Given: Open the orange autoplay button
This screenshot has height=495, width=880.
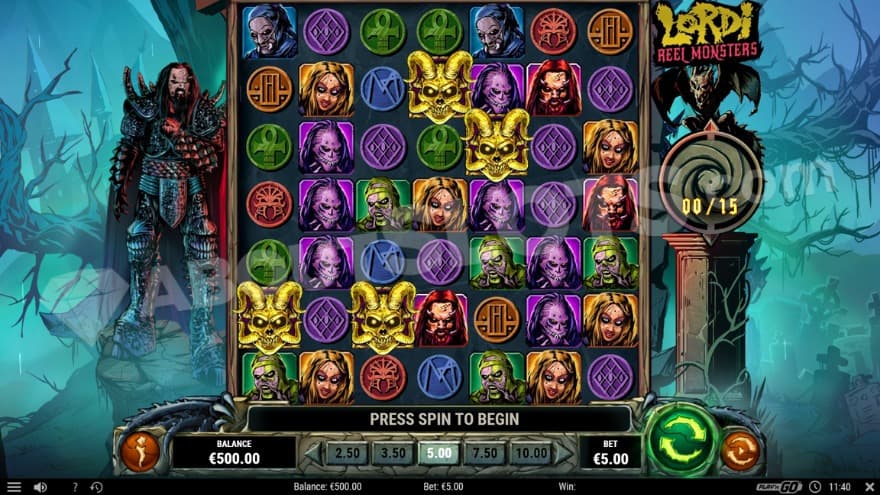Looking at the screenshot, I should click(x=740, y=452).
